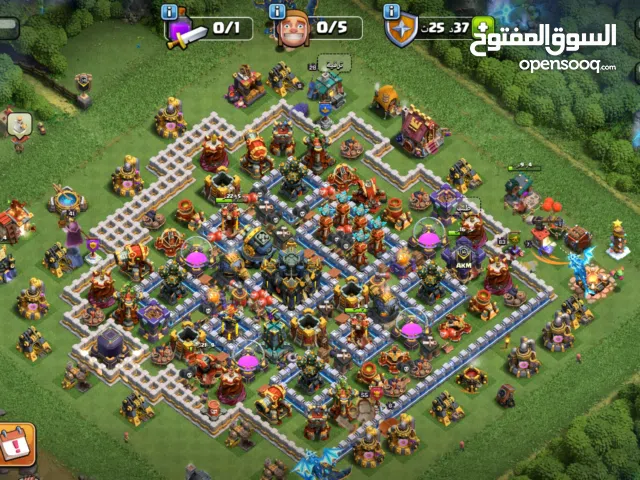Viewport: 640px width, 480px height.
Task: Open info for the laboratory sword counter
Action: point(169,12)
